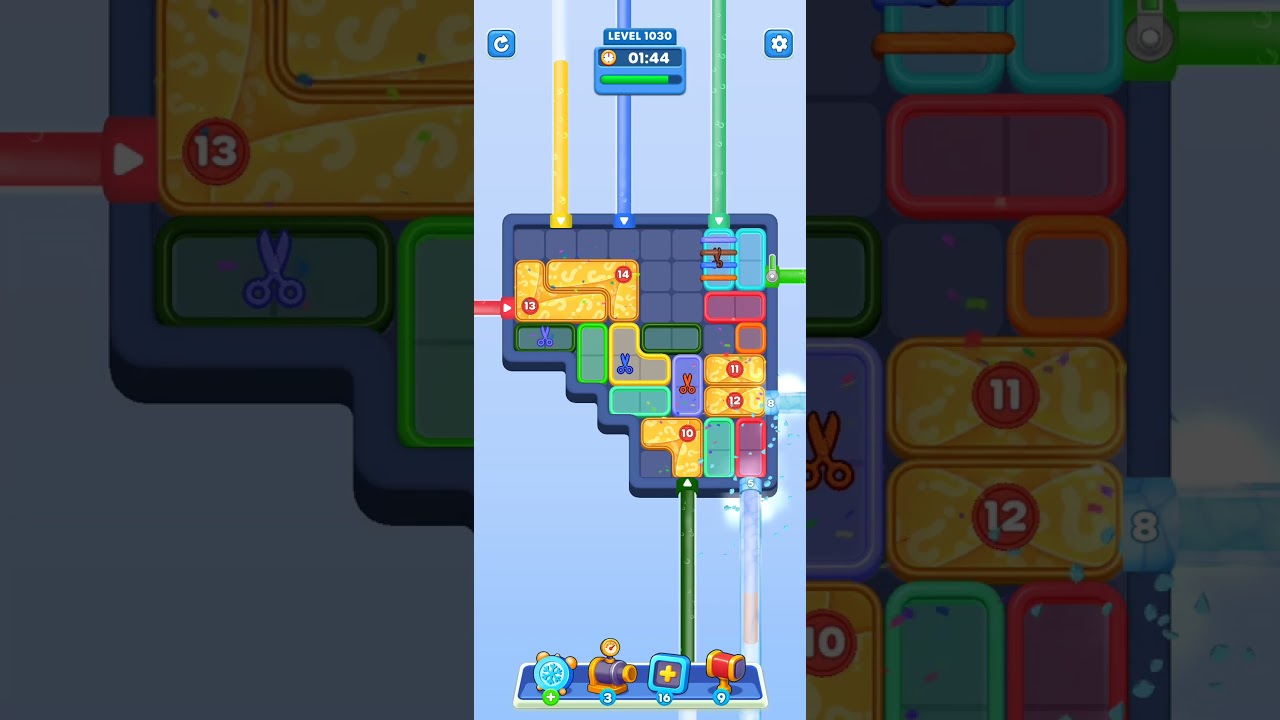Tap the plus booster with 16 charges
Screen dimensions: 1280x720
(x=666, y=675)
